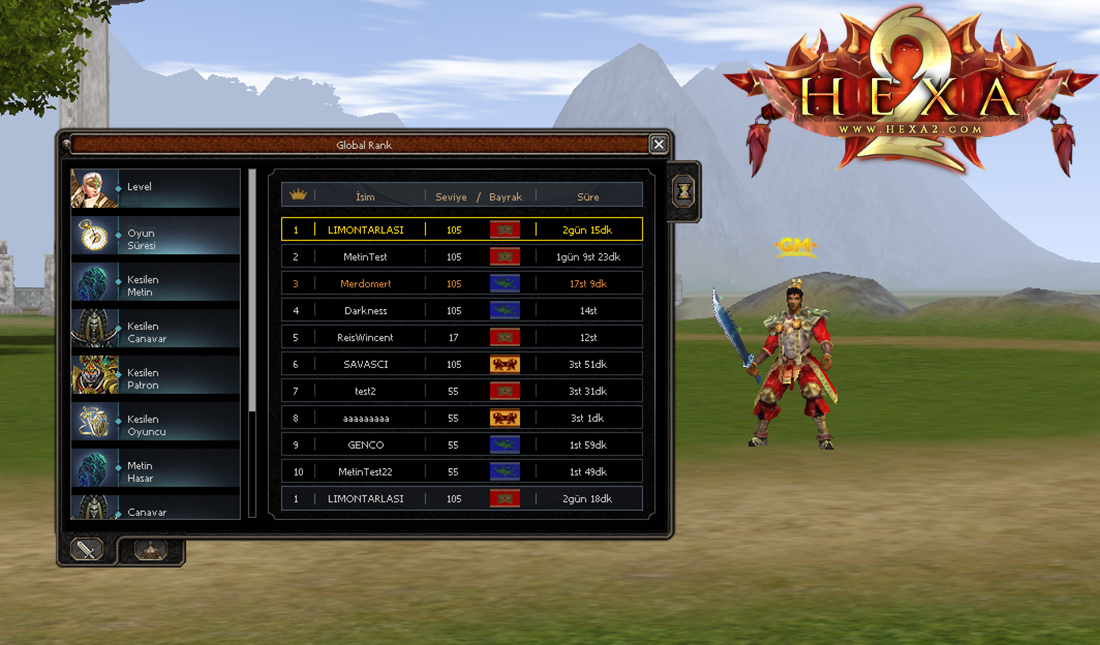
Task: Pick the SAVASCI player row
Action: coord(462,365)
